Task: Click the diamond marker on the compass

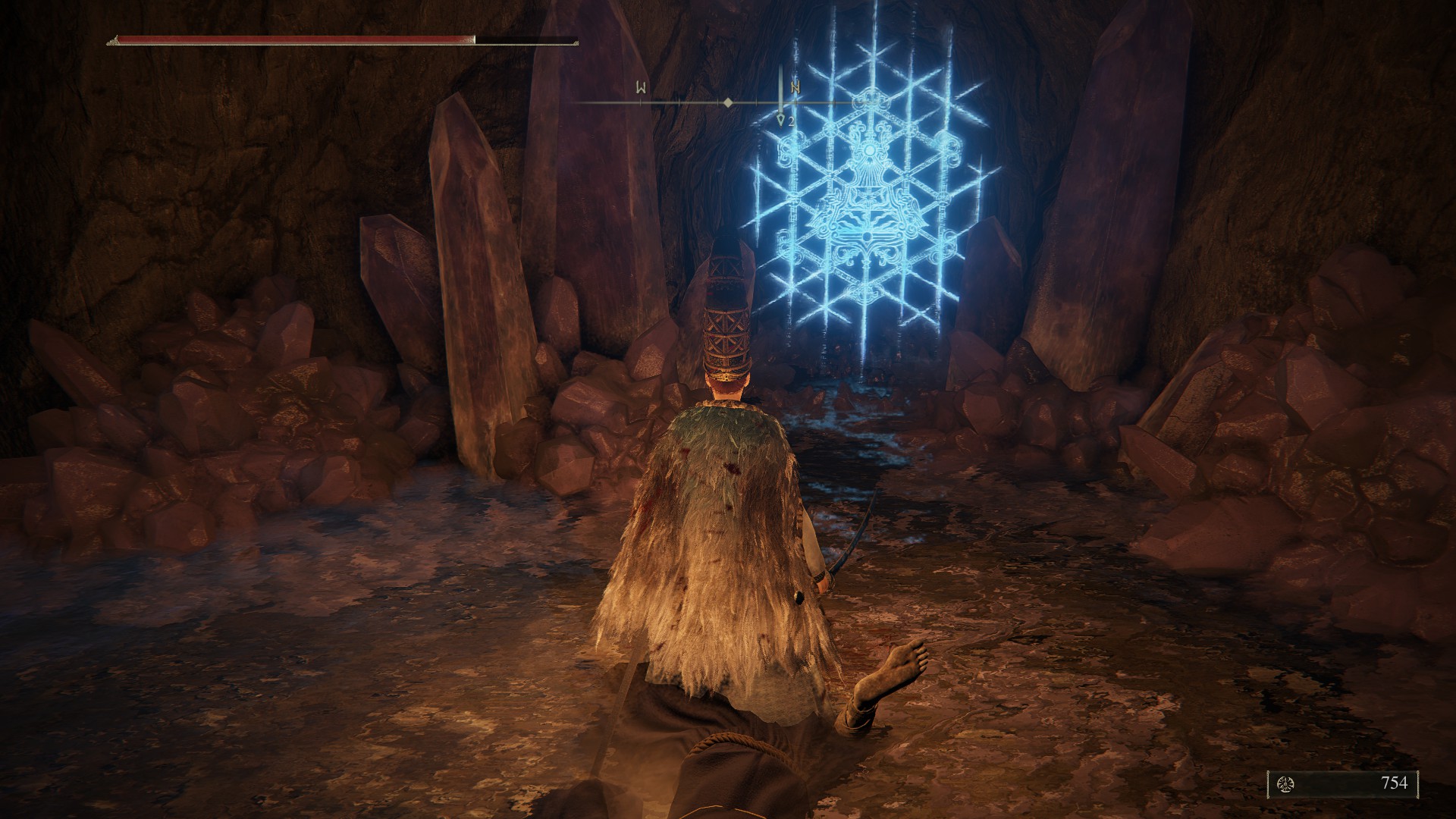Action: point(727,102)
